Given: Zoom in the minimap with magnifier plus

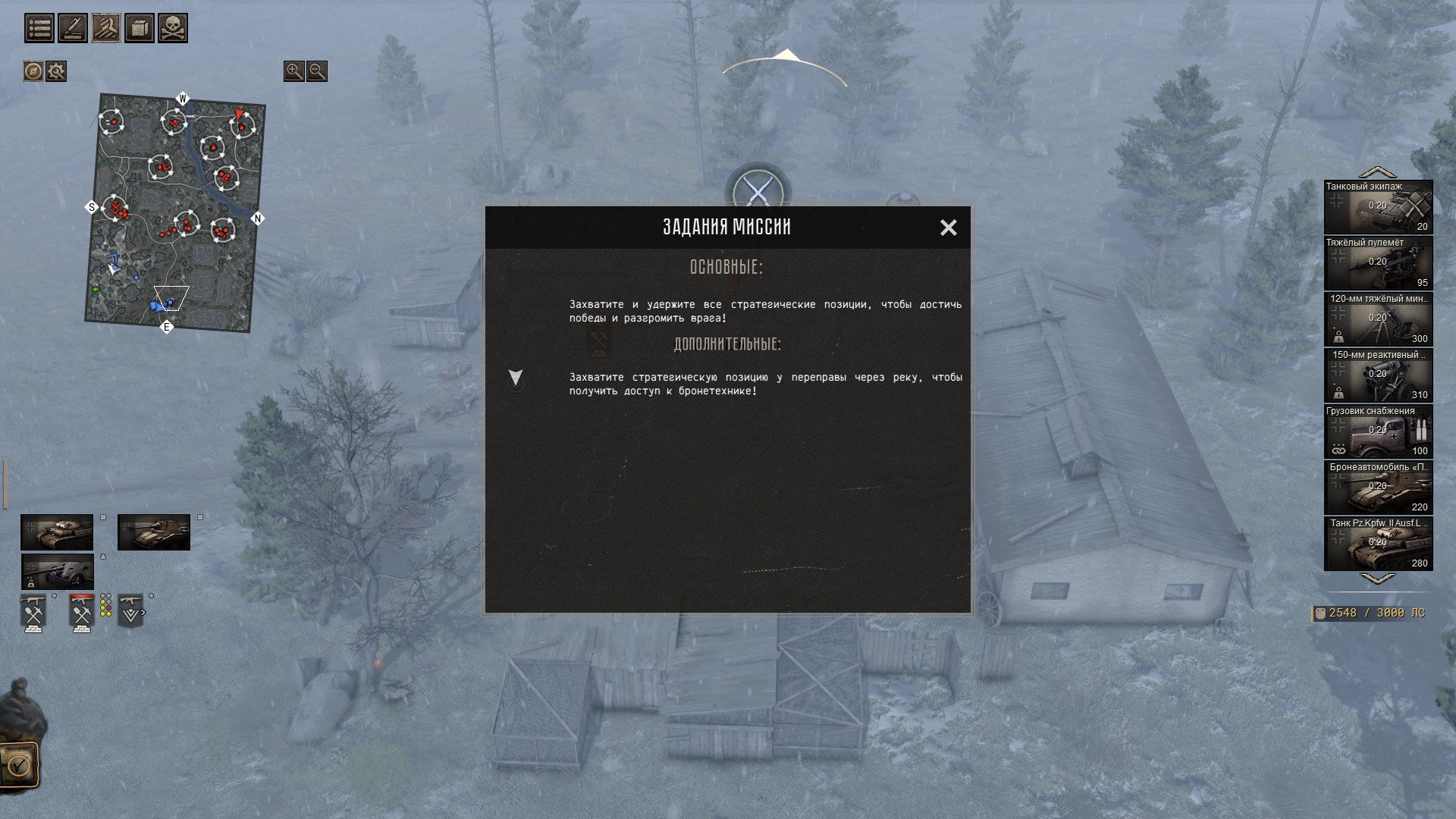Looking at the screenshot, I should pyautogui.click(x=293, y=71).
